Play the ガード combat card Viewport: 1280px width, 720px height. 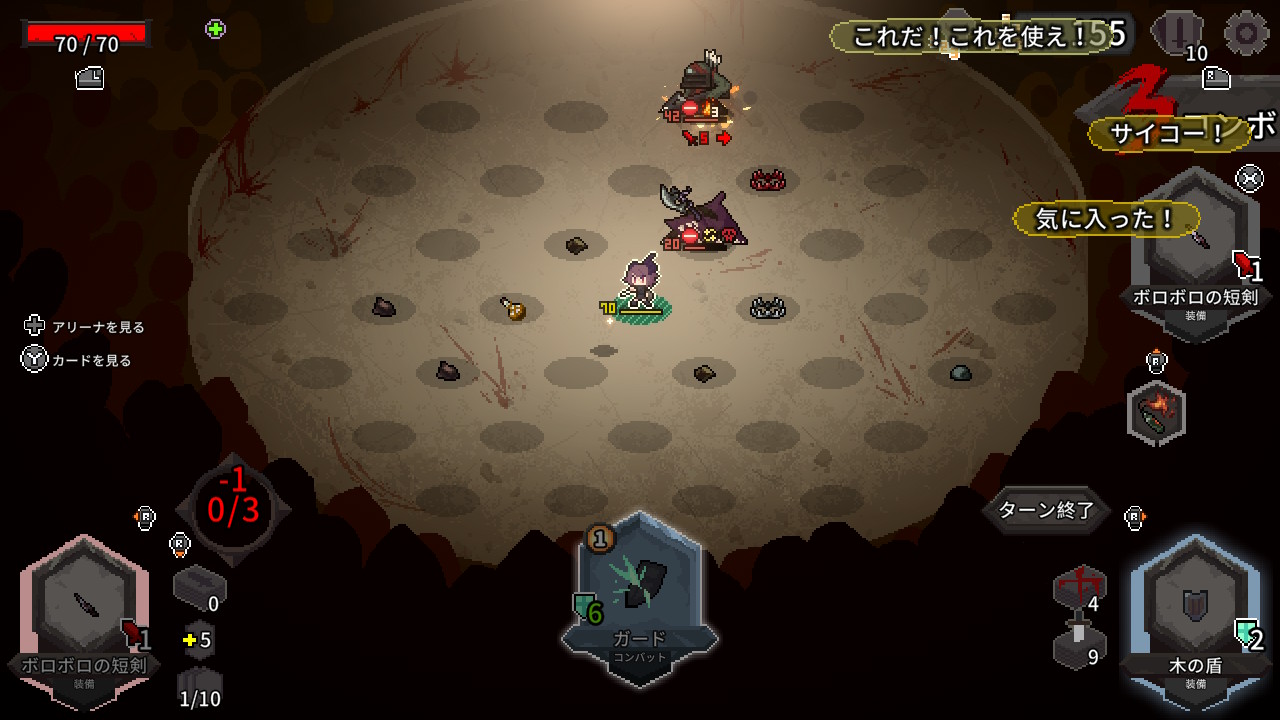pyautogui.click(x=639, y=595)
